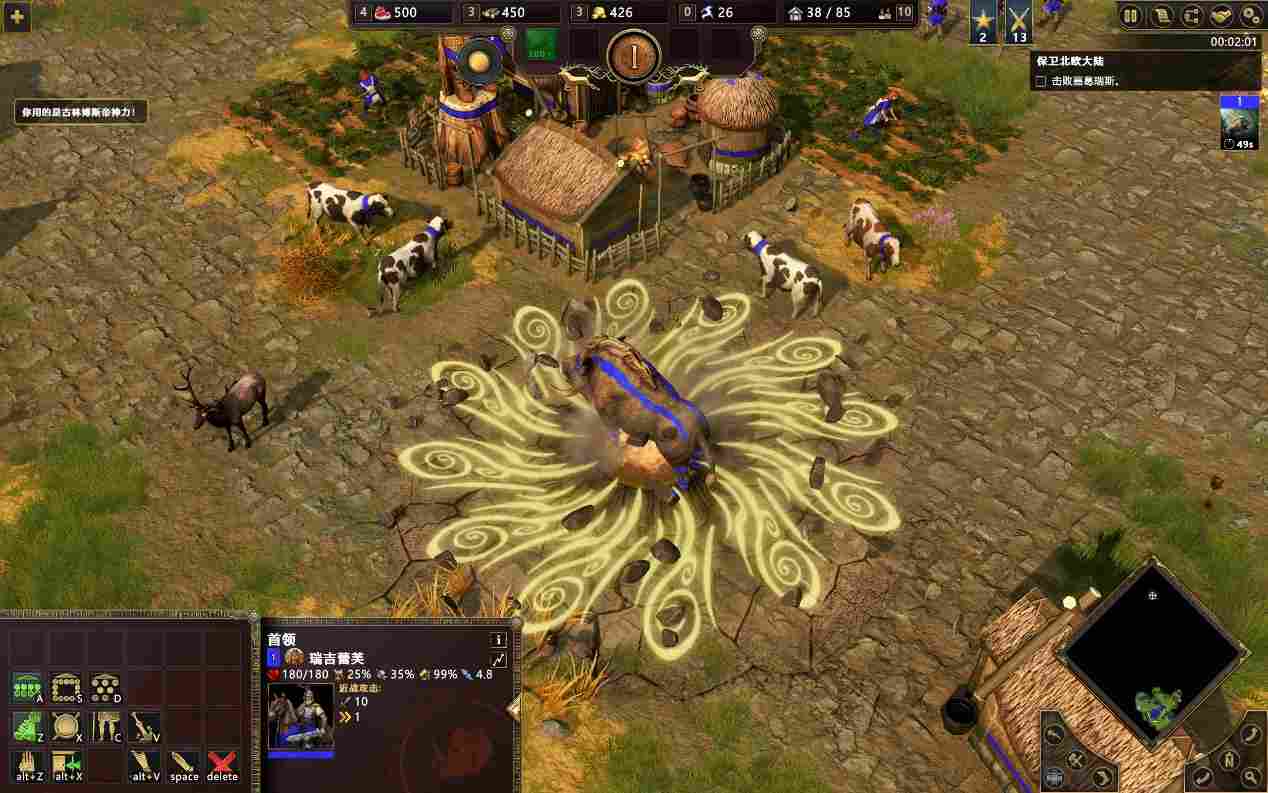Choose the box formation command (S)
The height and width of the screenshot is (793, 1268).
67,688
